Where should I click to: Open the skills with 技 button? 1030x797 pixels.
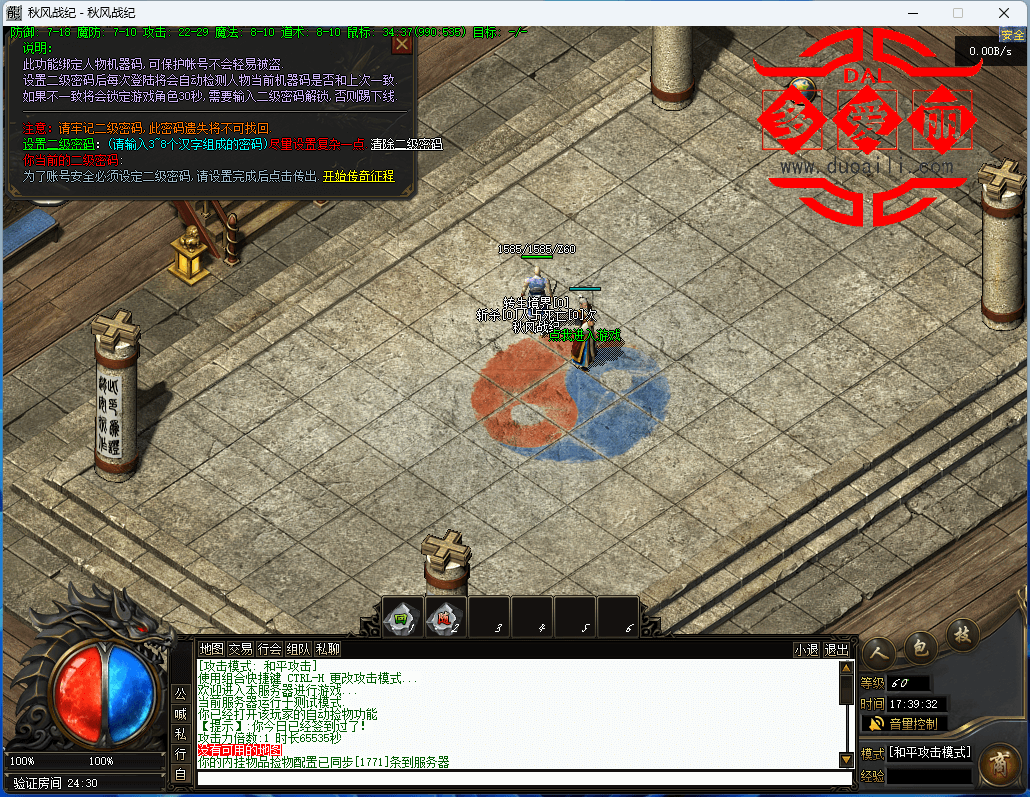pyautogui.click(x=962, y=633)
